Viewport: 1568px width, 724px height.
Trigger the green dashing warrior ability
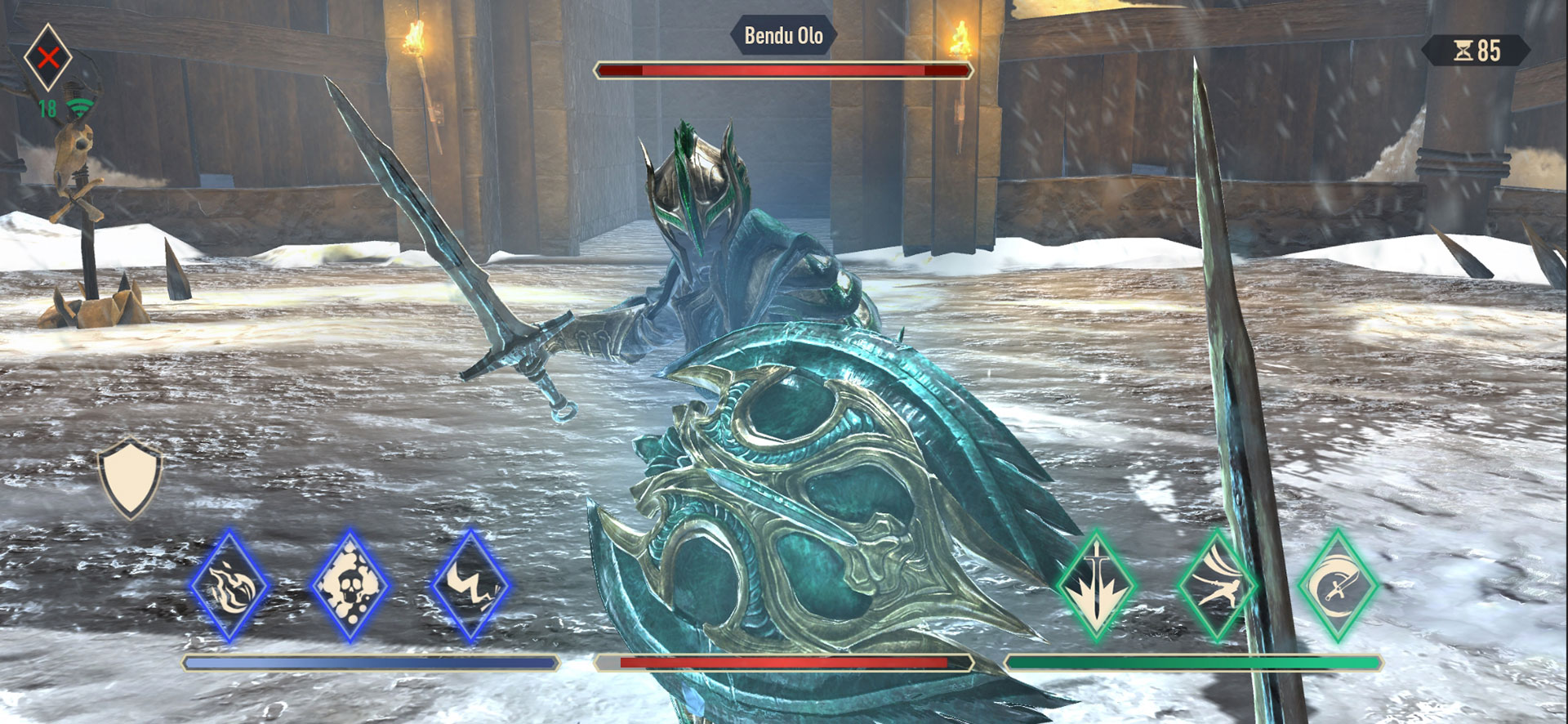1217,585
